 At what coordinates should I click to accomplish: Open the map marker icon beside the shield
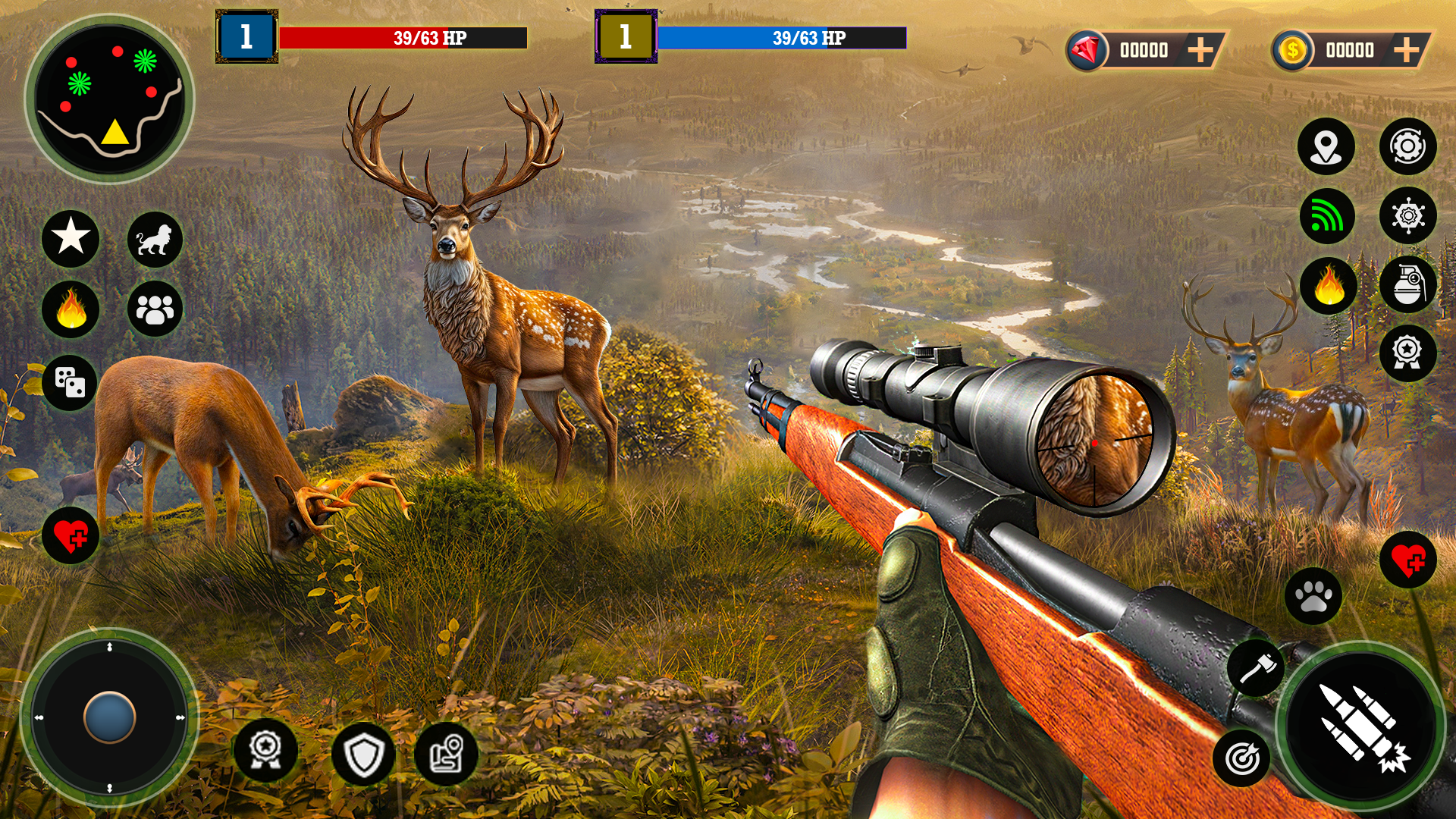point(446,754)
